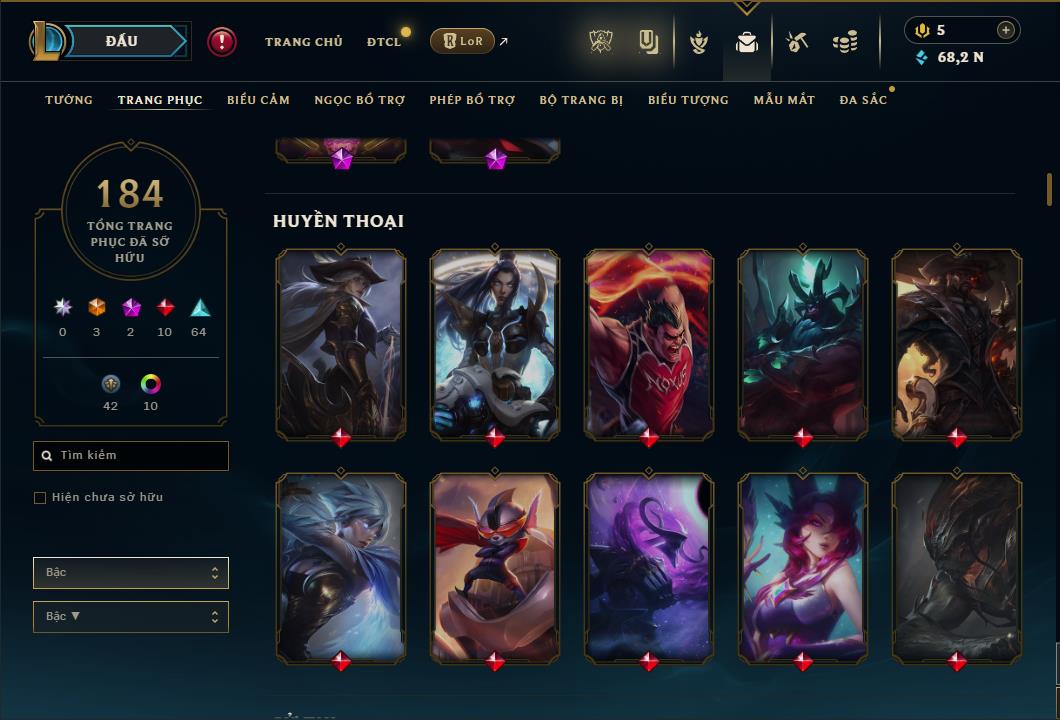The width and height of the screenshot is (1060, 720).
Task: Select the Darius red Noxus jersey skin
Action: tap(649, 343)
